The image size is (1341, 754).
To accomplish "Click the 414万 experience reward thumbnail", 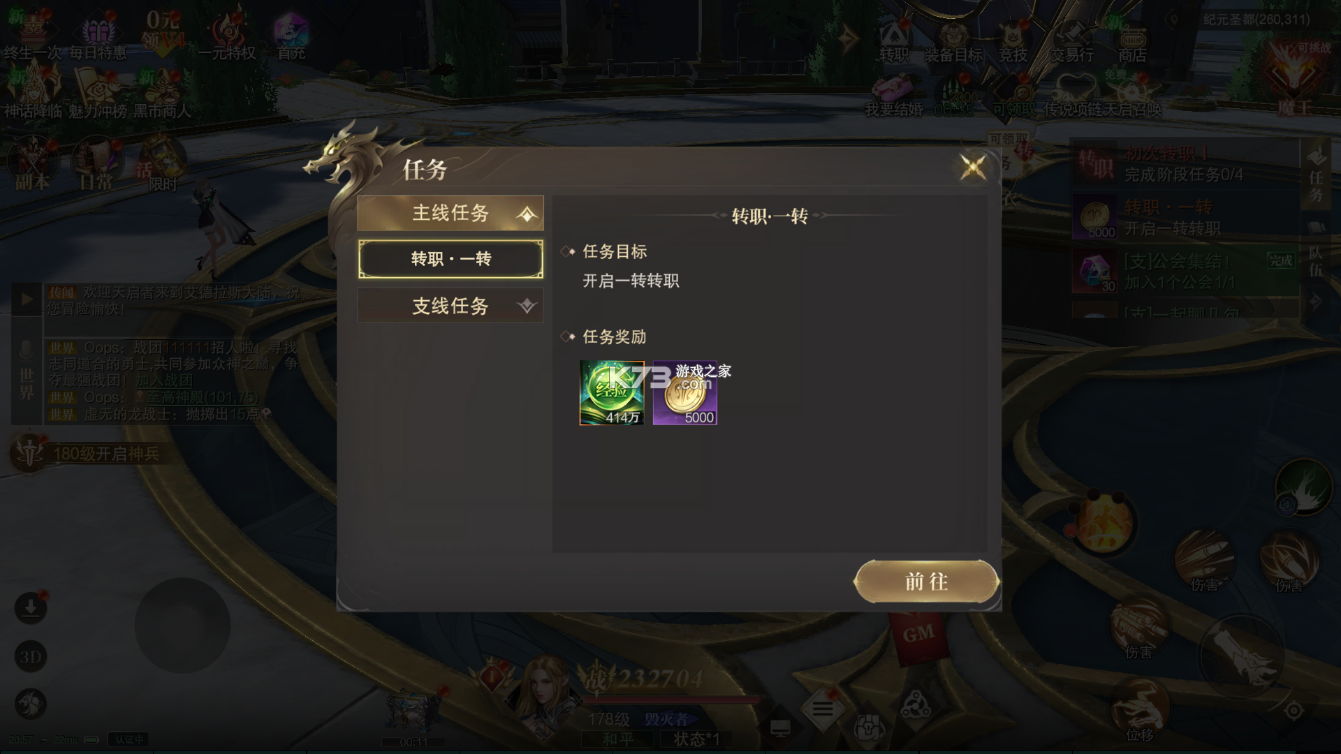I will pyautogui.click(x=611, y=391).
